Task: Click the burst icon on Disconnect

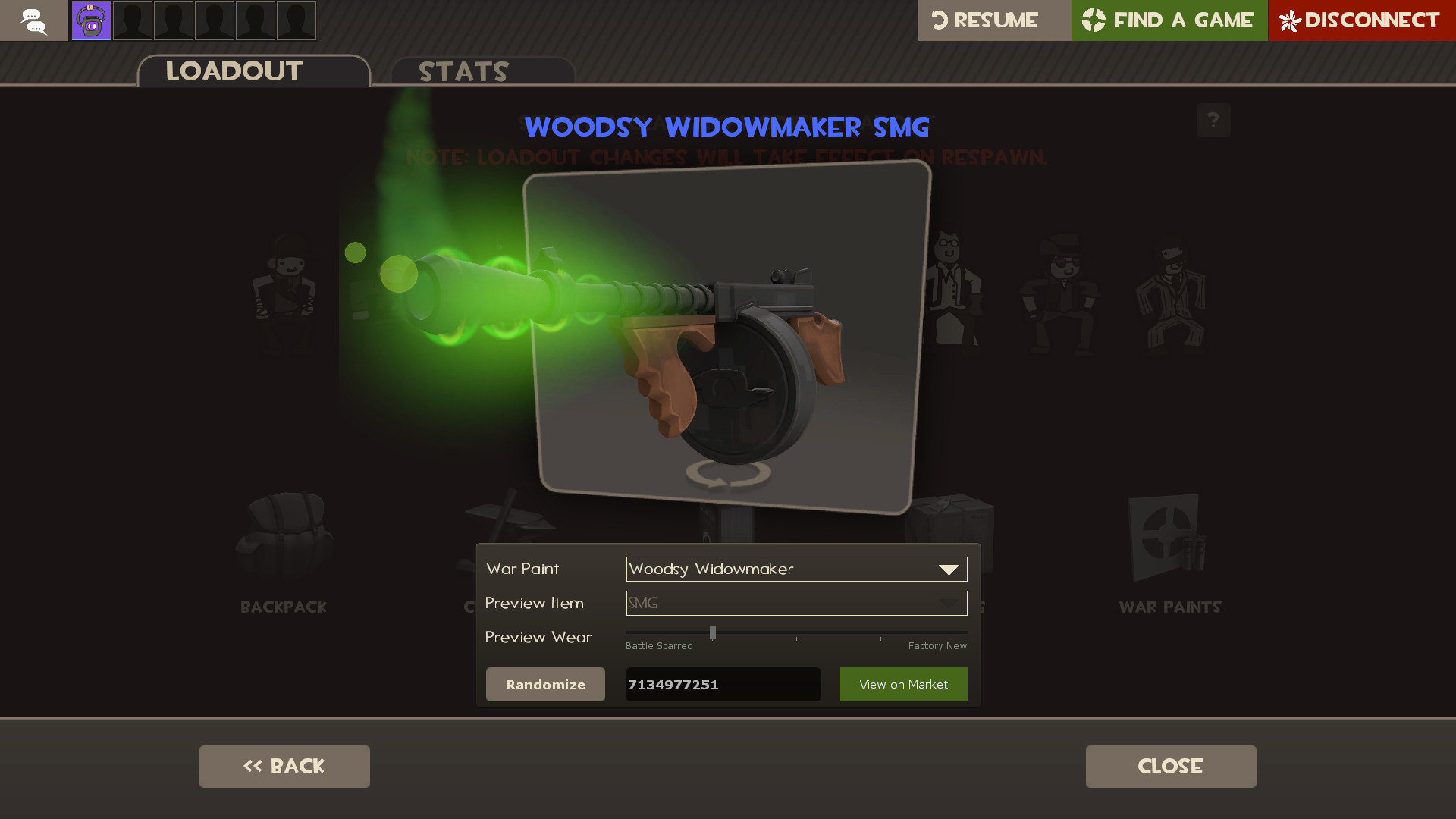Action: [x=1291, y=20]
